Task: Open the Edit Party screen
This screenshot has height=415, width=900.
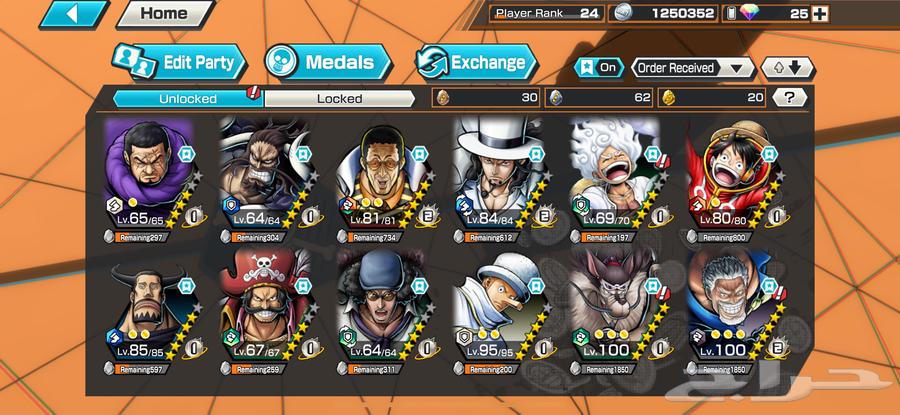Action: click(x=181, y=62)
